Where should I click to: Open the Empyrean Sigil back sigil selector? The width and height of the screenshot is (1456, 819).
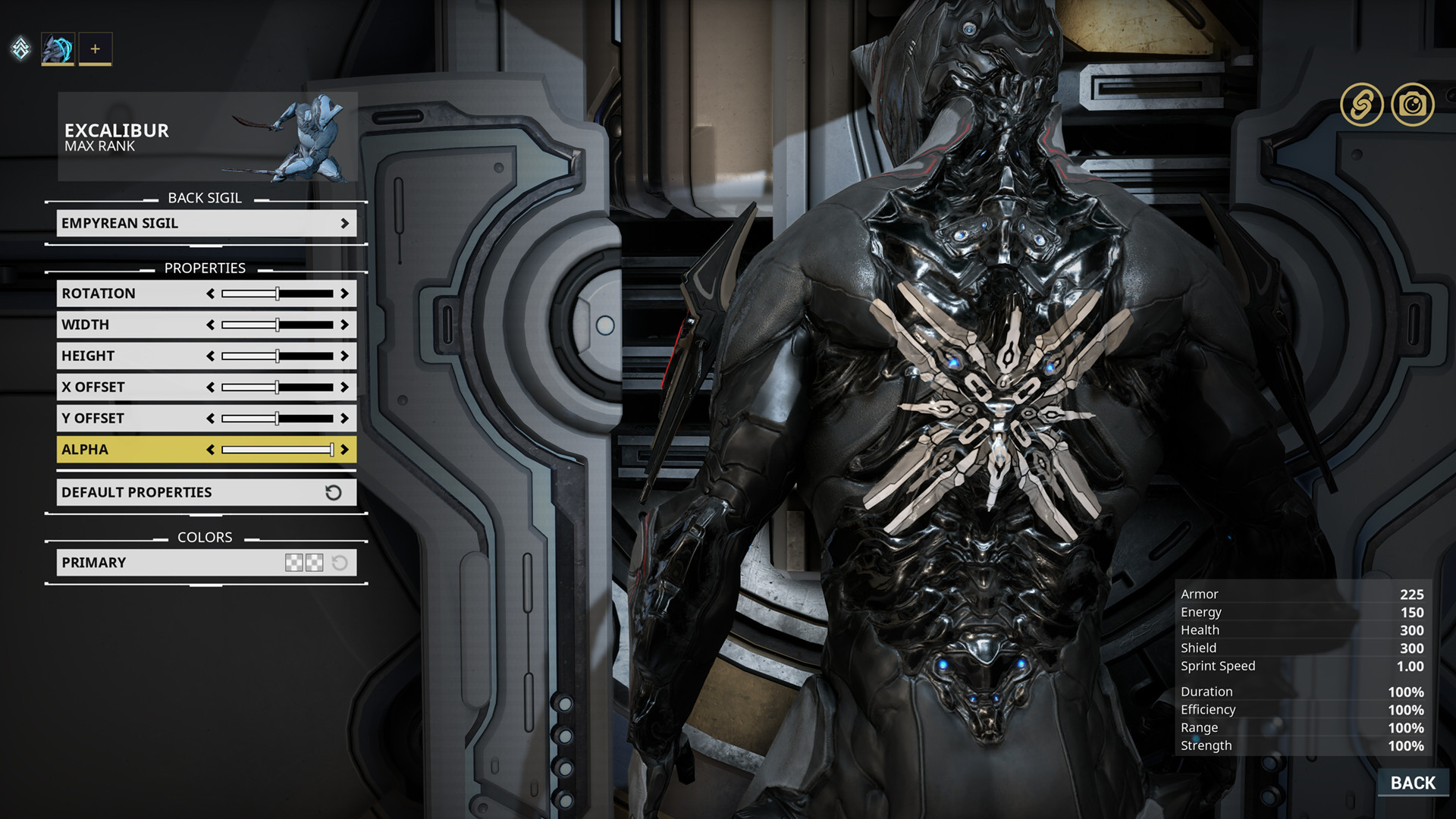[206, 223]
